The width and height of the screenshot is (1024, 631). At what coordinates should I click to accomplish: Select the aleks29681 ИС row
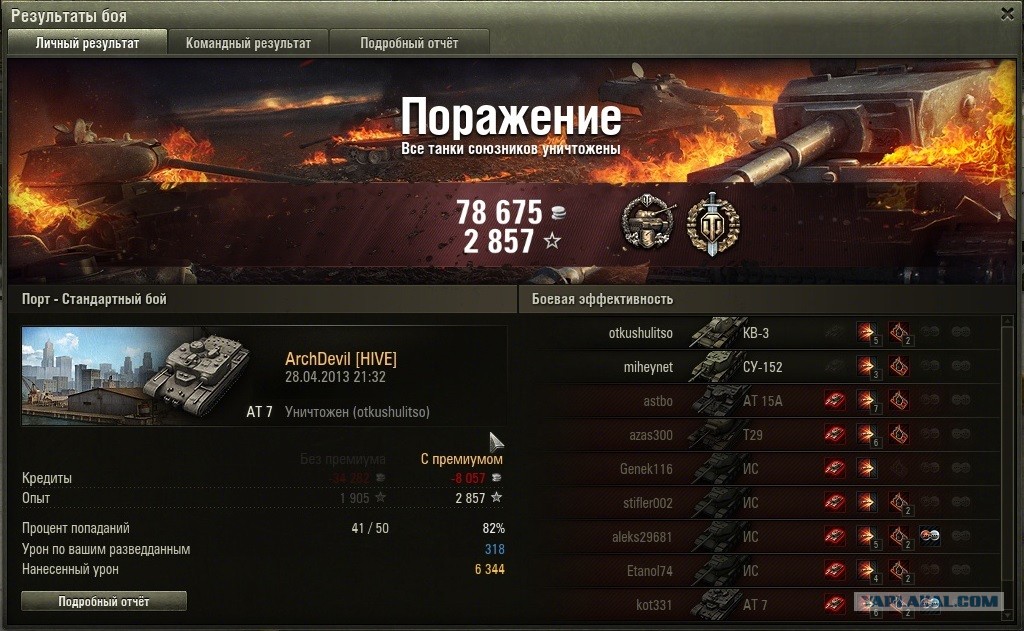coord(760,537)
